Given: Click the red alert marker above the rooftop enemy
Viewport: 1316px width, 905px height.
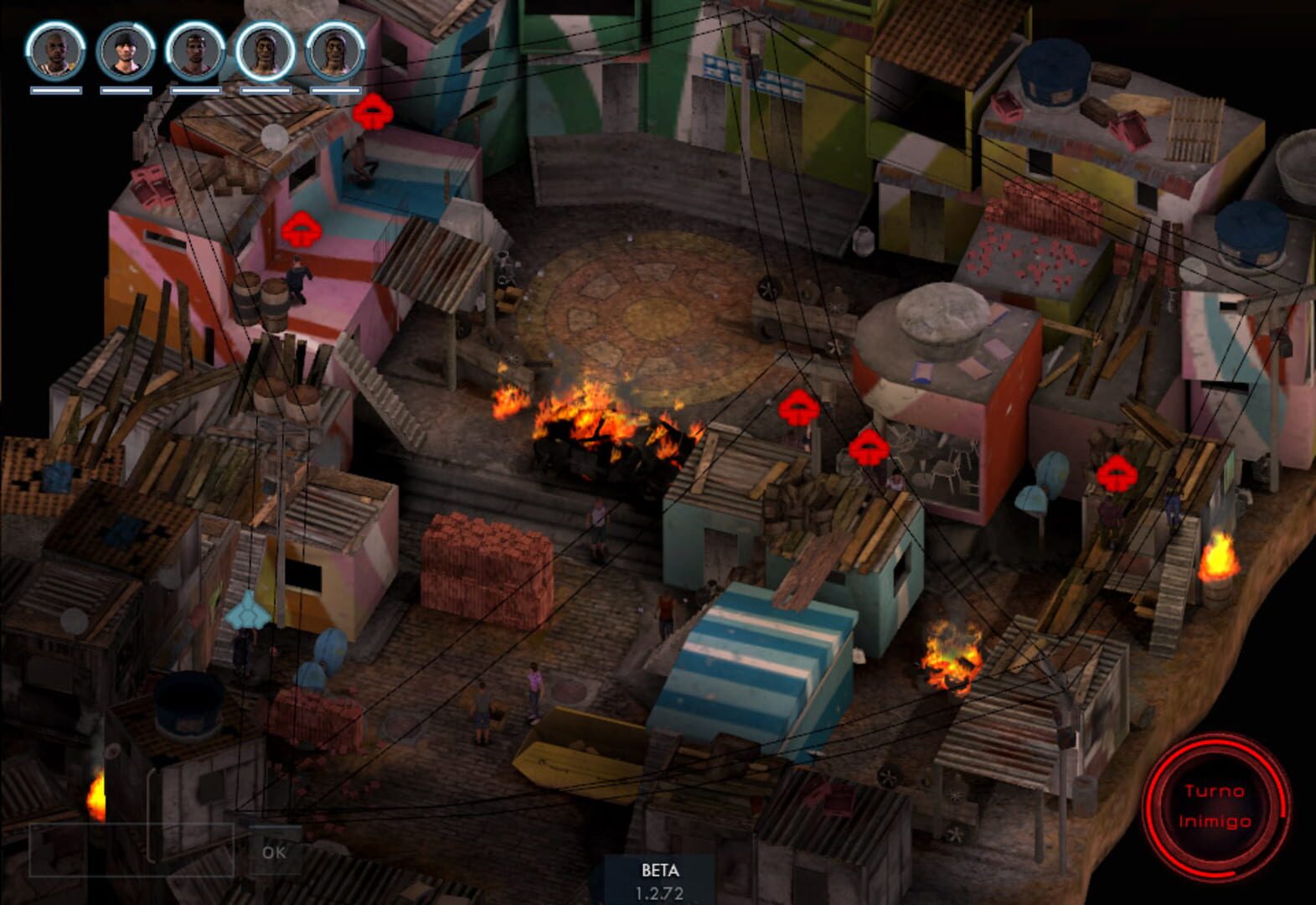Looking at the screenshot, I should pos(374,111).
